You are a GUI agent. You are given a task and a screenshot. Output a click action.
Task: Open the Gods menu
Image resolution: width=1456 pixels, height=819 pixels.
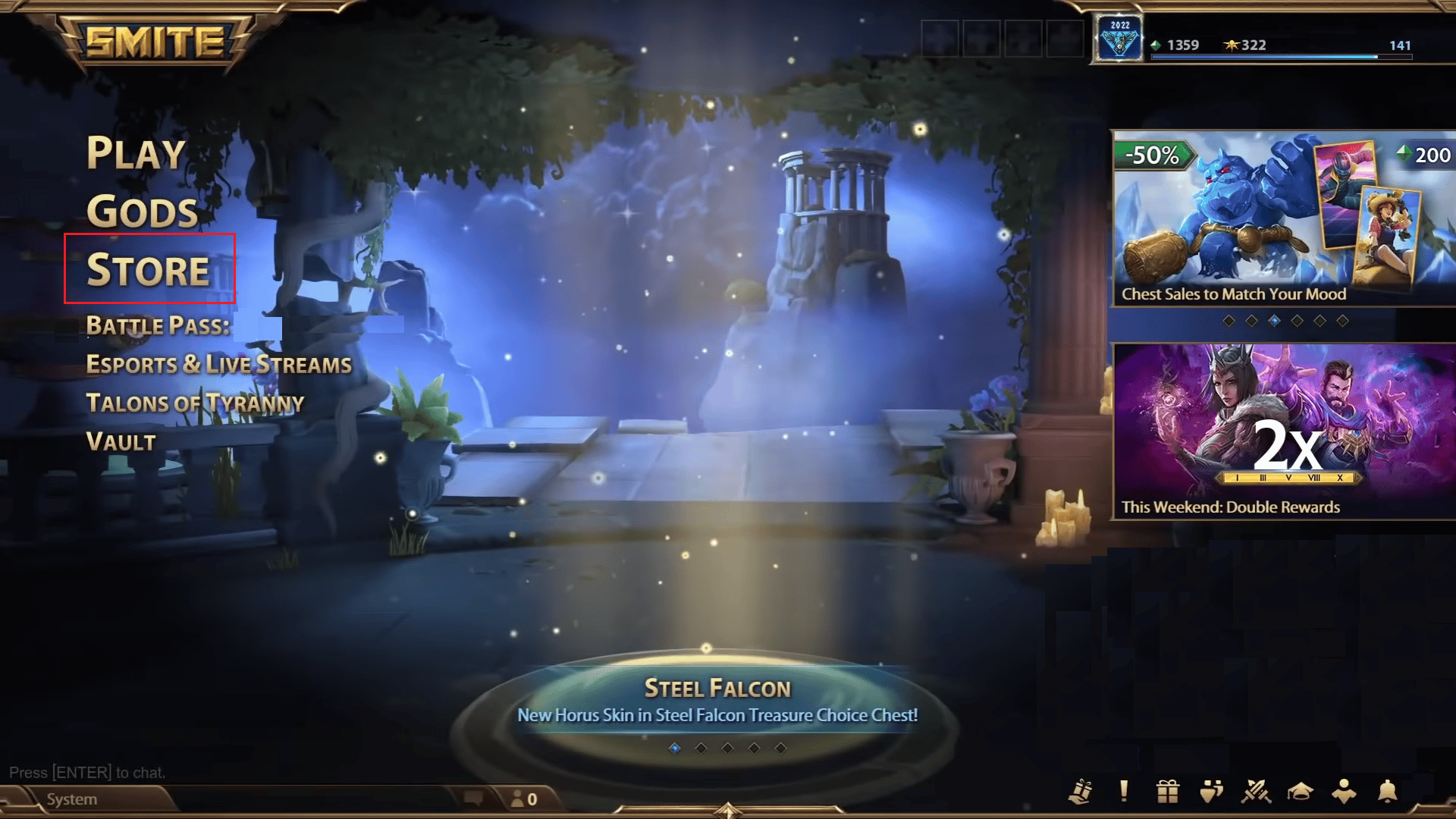coord(143,212)
